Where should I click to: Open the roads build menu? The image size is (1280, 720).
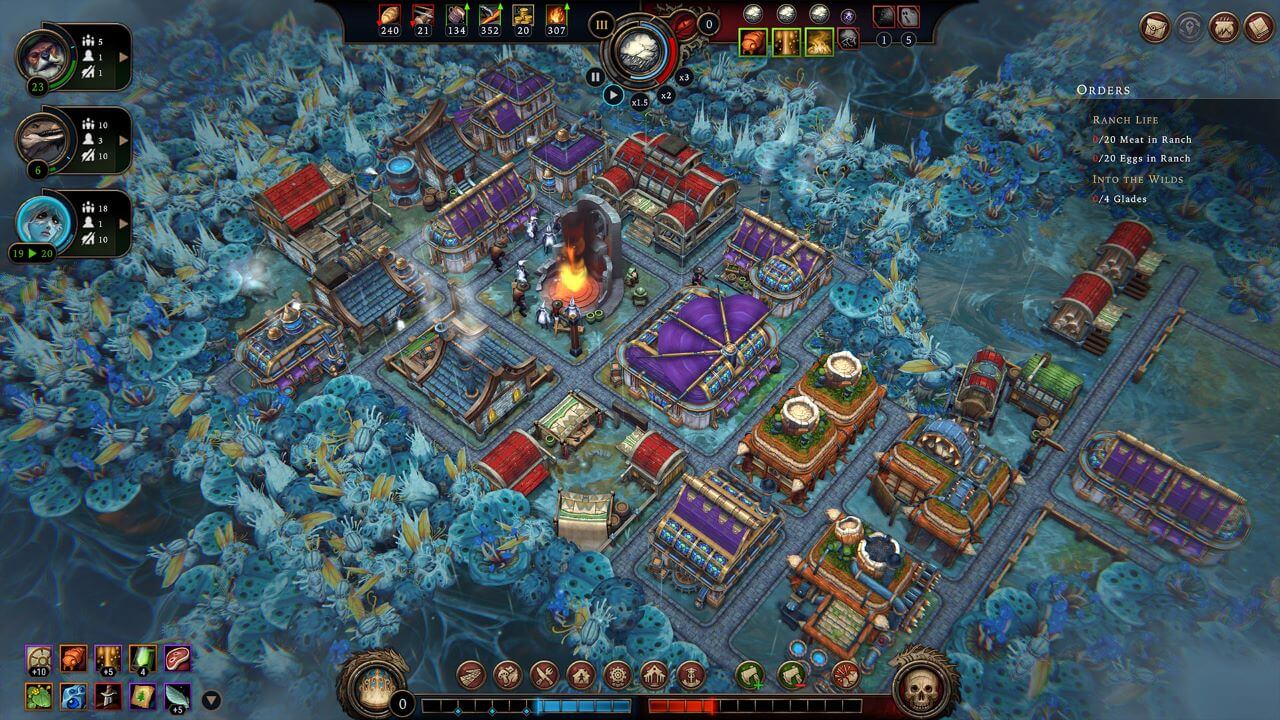pos(471,675)
